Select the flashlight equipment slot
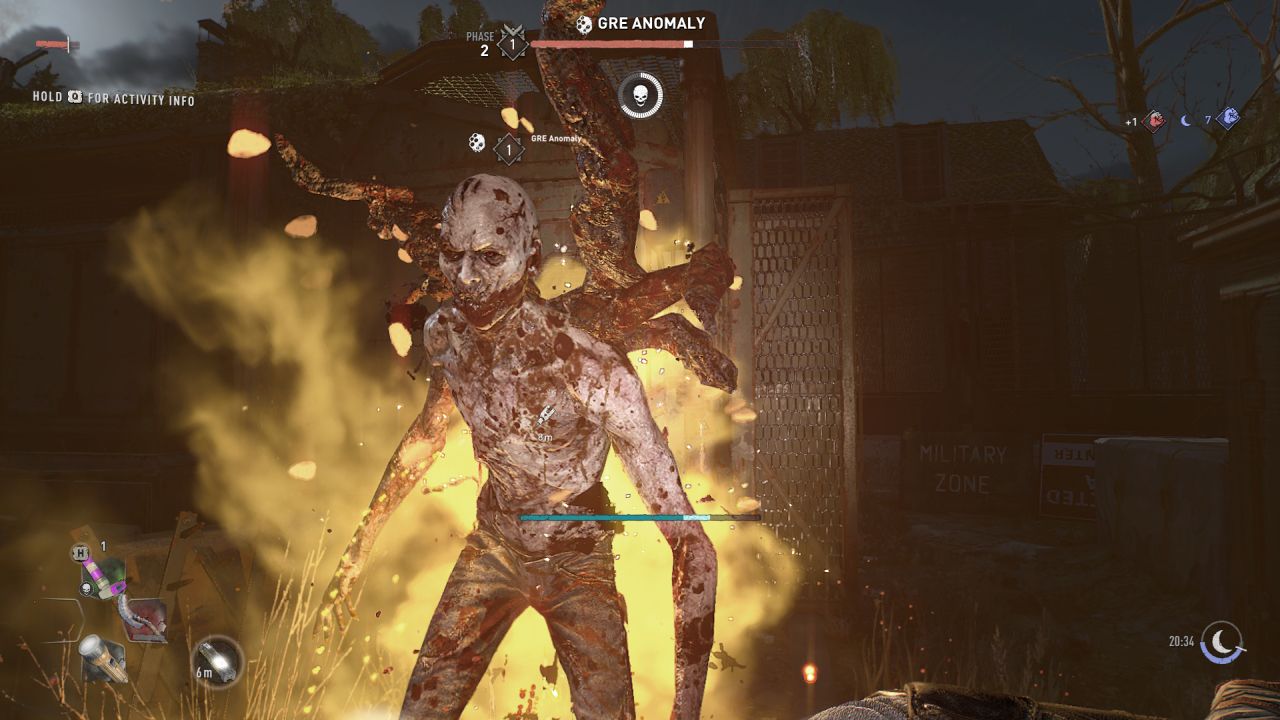This screenshot has height=720, width=1280. coord(103,657)
